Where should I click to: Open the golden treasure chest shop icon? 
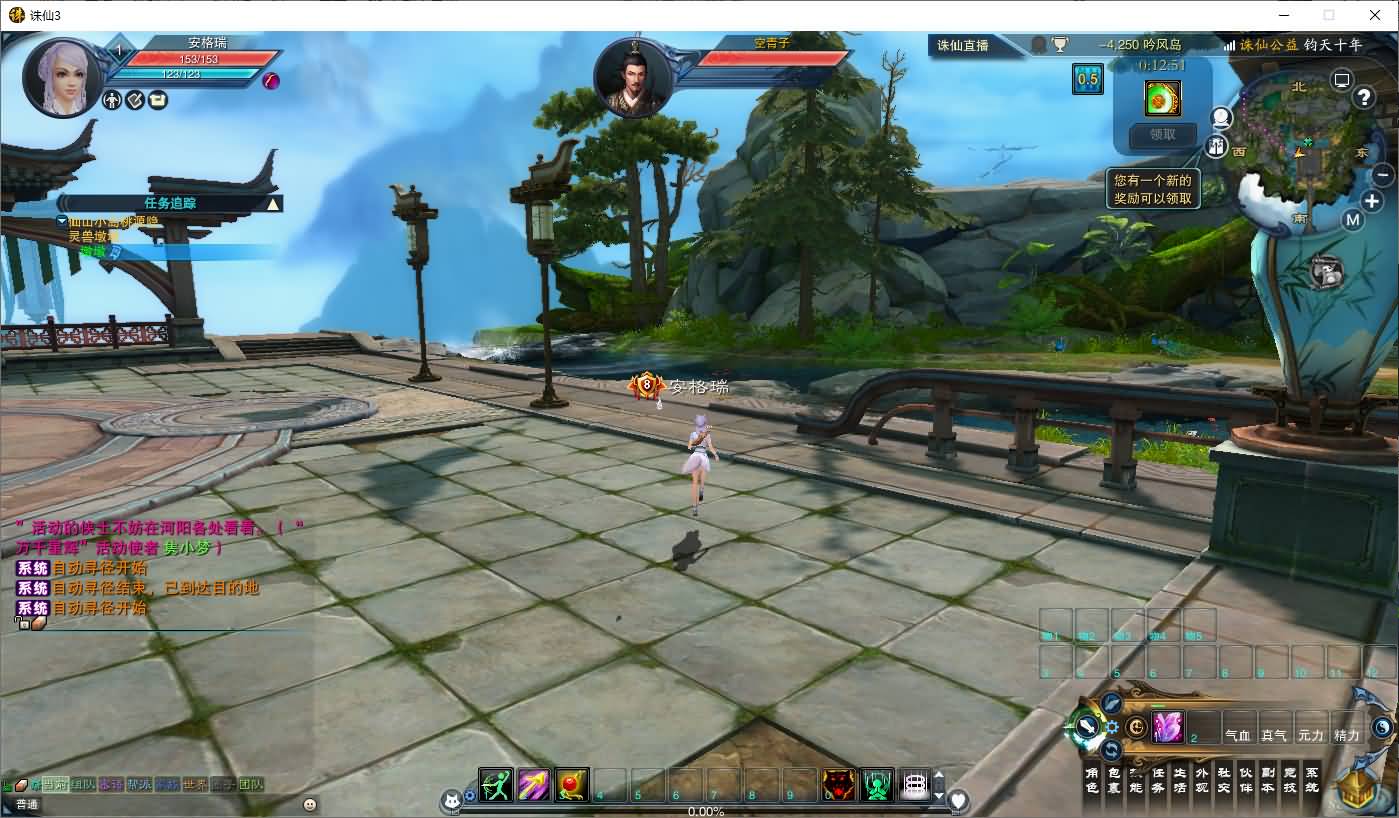click(x=1359, y=790)
